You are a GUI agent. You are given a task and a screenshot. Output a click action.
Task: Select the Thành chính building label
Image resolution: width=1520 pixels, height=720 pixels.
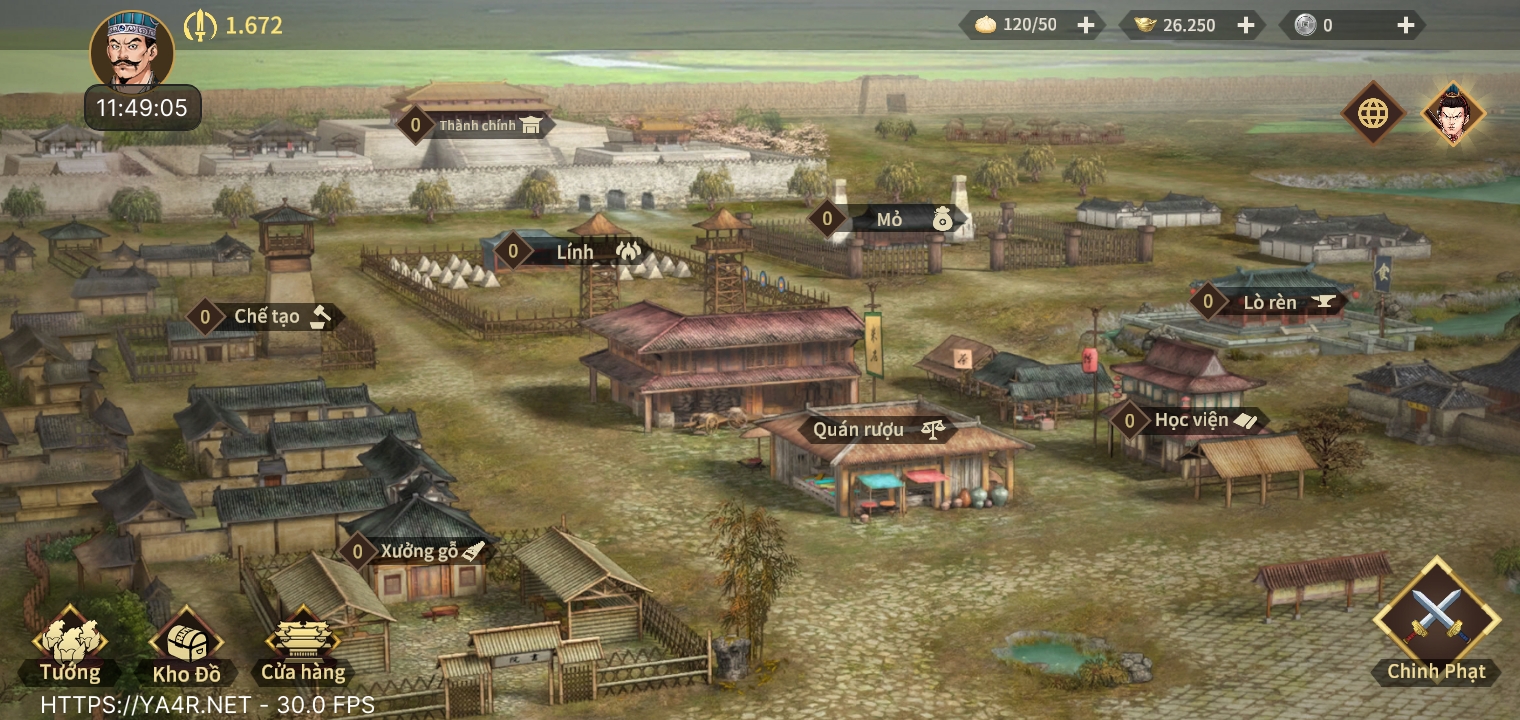point(476,125)
